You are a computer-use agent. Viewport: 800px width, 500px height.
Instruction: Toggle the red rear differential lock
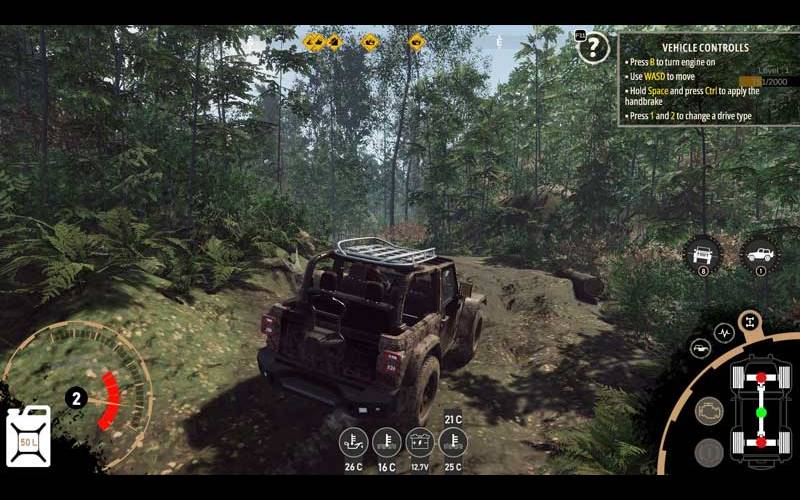[x=761, y=443]
